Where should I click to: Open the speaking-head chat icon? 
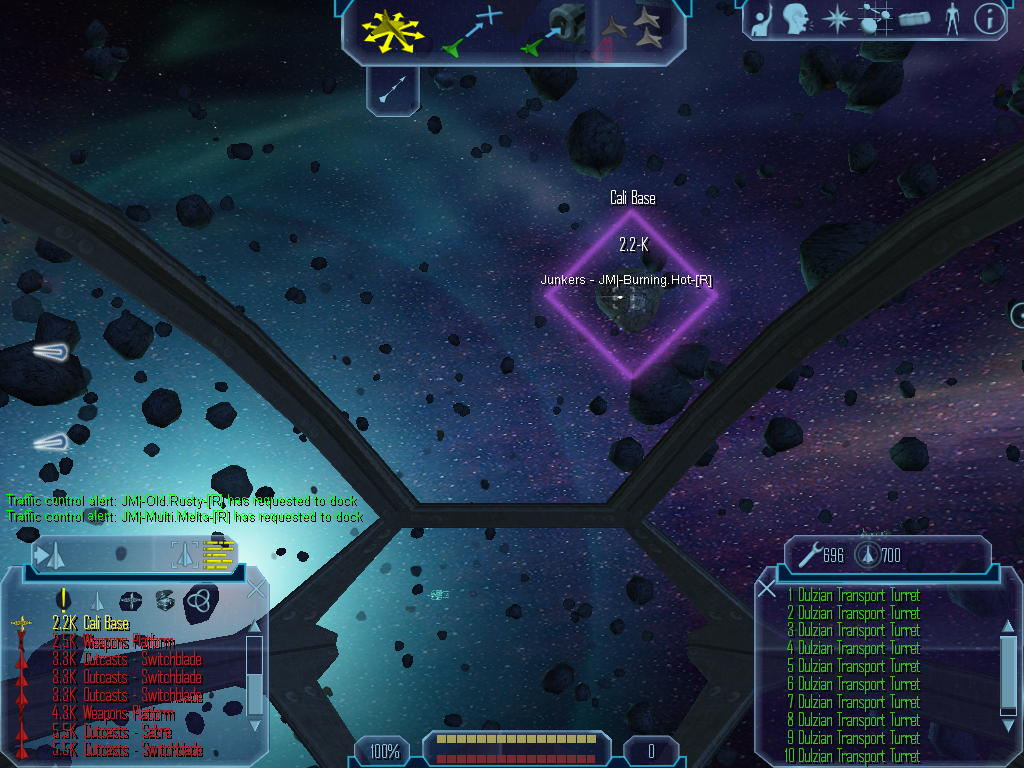coord(795,18)
